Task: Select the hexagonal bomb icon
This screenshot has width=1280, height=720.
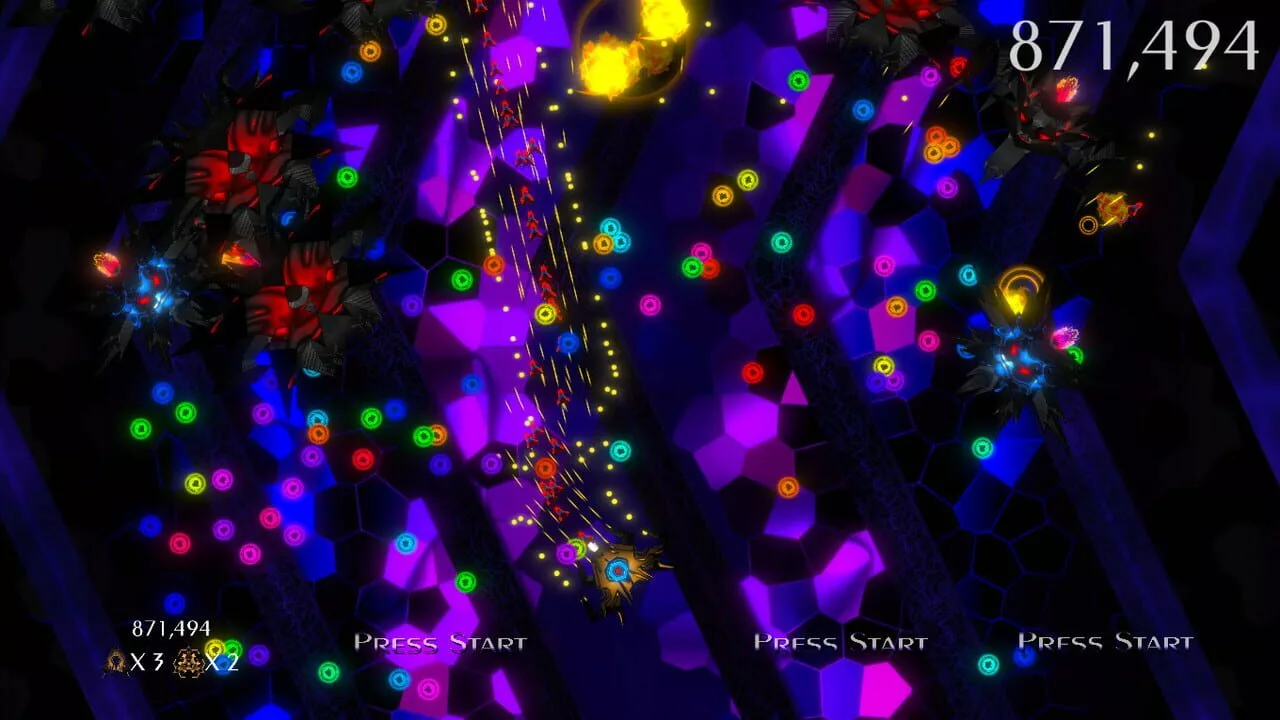Action: (189, 660)
